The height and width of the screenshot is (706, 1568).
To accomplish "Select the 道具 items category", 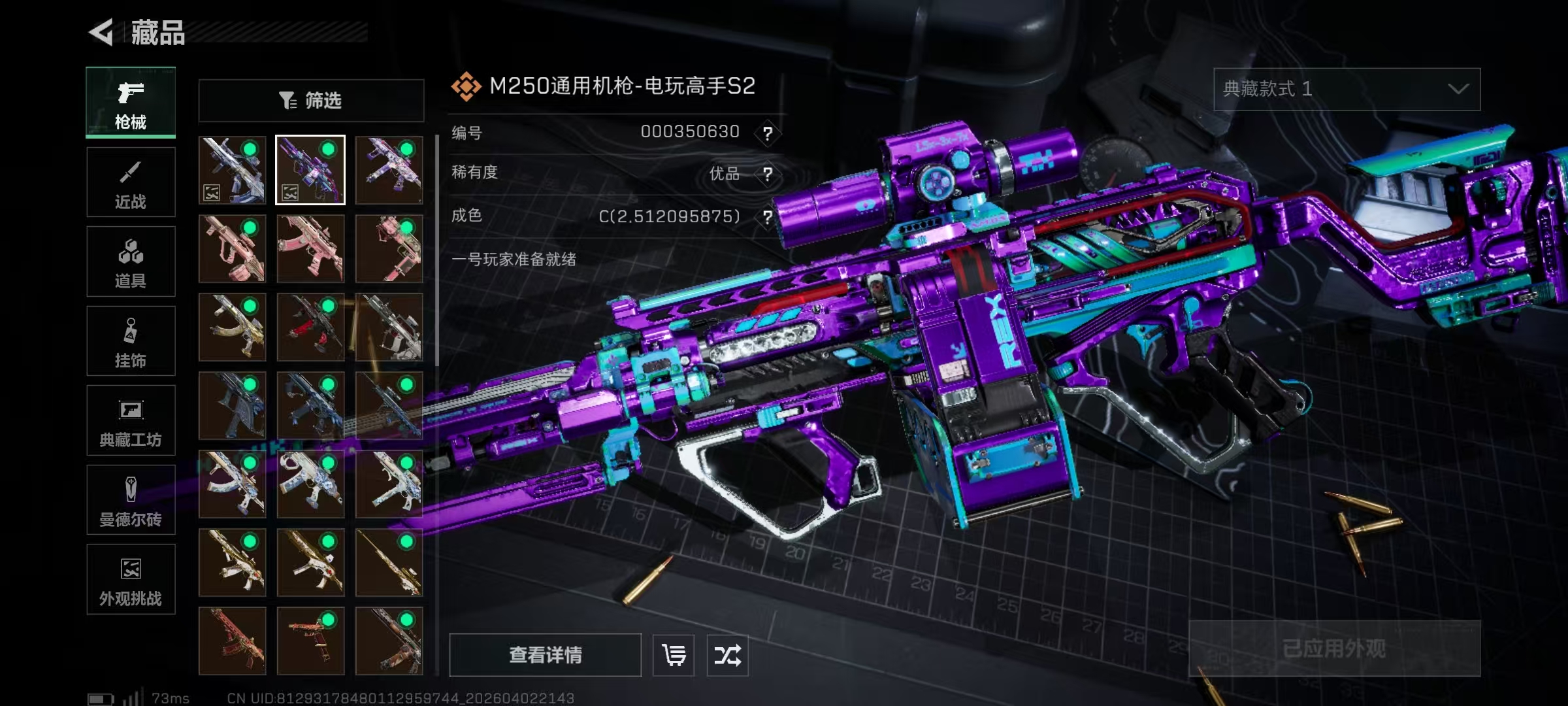I will (131, 261).
